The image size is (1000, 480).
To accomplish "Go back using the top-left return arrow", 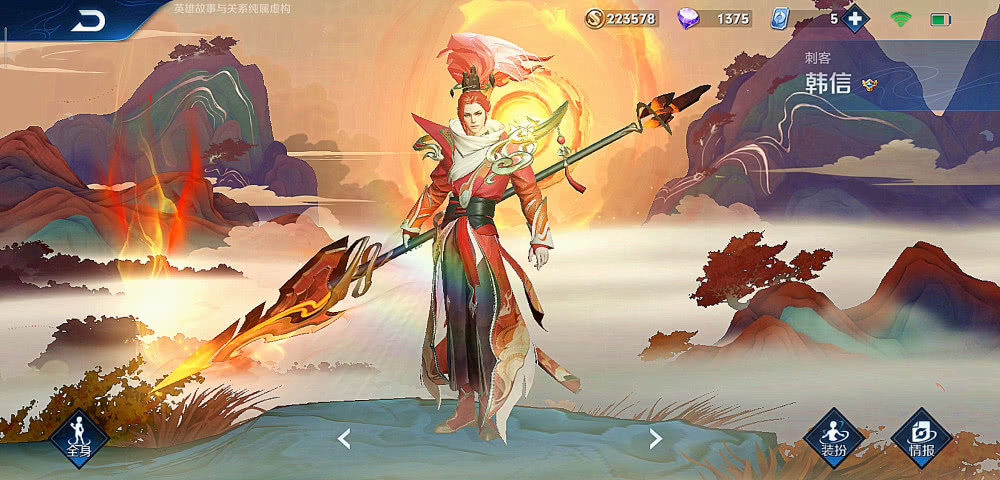I will (88, 20).
